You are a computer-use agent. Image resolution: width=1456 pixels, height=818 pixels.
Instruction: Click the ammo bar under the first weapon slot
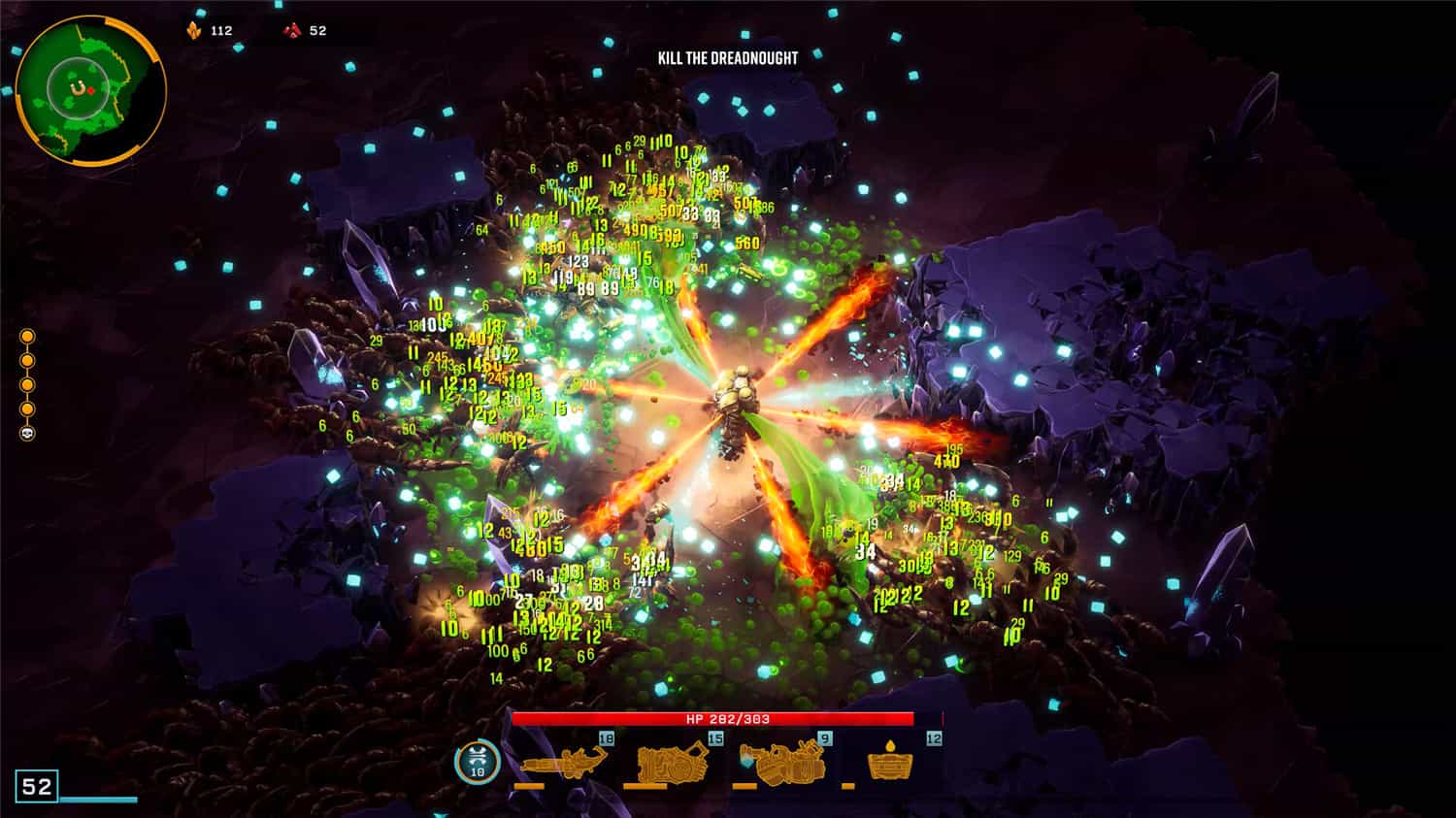(529, 786)
